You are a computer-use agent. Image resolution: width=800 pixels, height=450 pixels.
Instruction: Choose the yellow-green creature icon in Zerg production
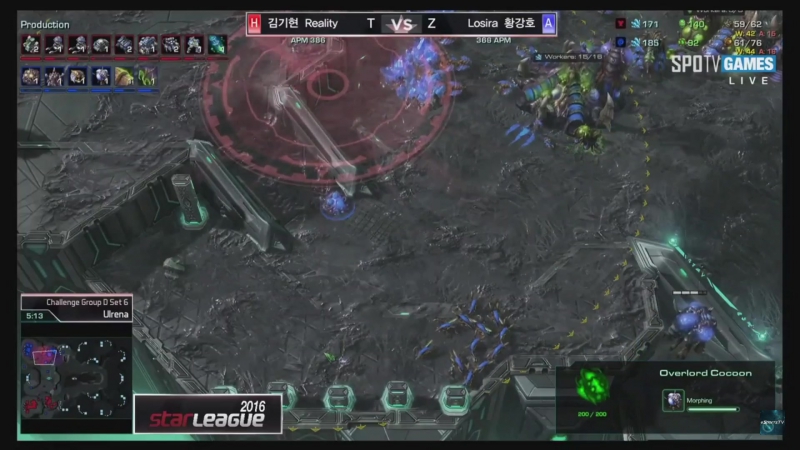[x=124, y=76]
